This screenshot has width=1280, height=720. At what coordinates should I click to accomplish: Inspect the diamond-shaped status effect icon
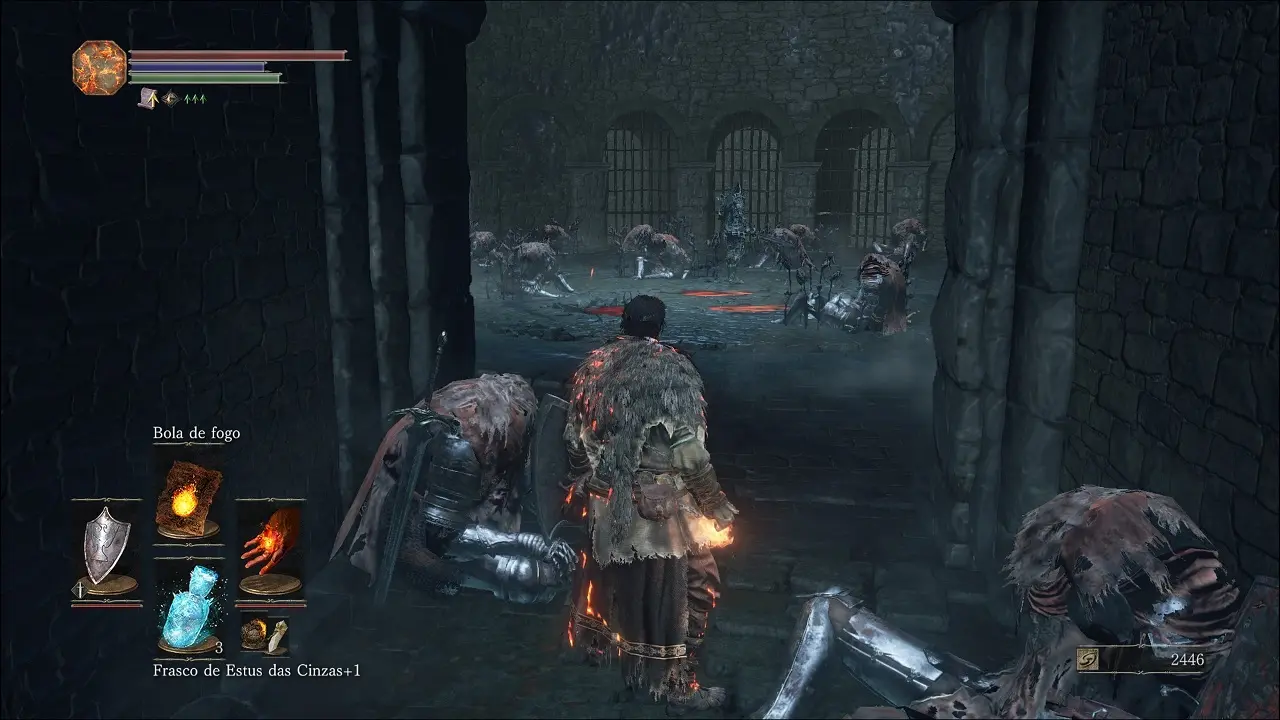tap(170, 98)
